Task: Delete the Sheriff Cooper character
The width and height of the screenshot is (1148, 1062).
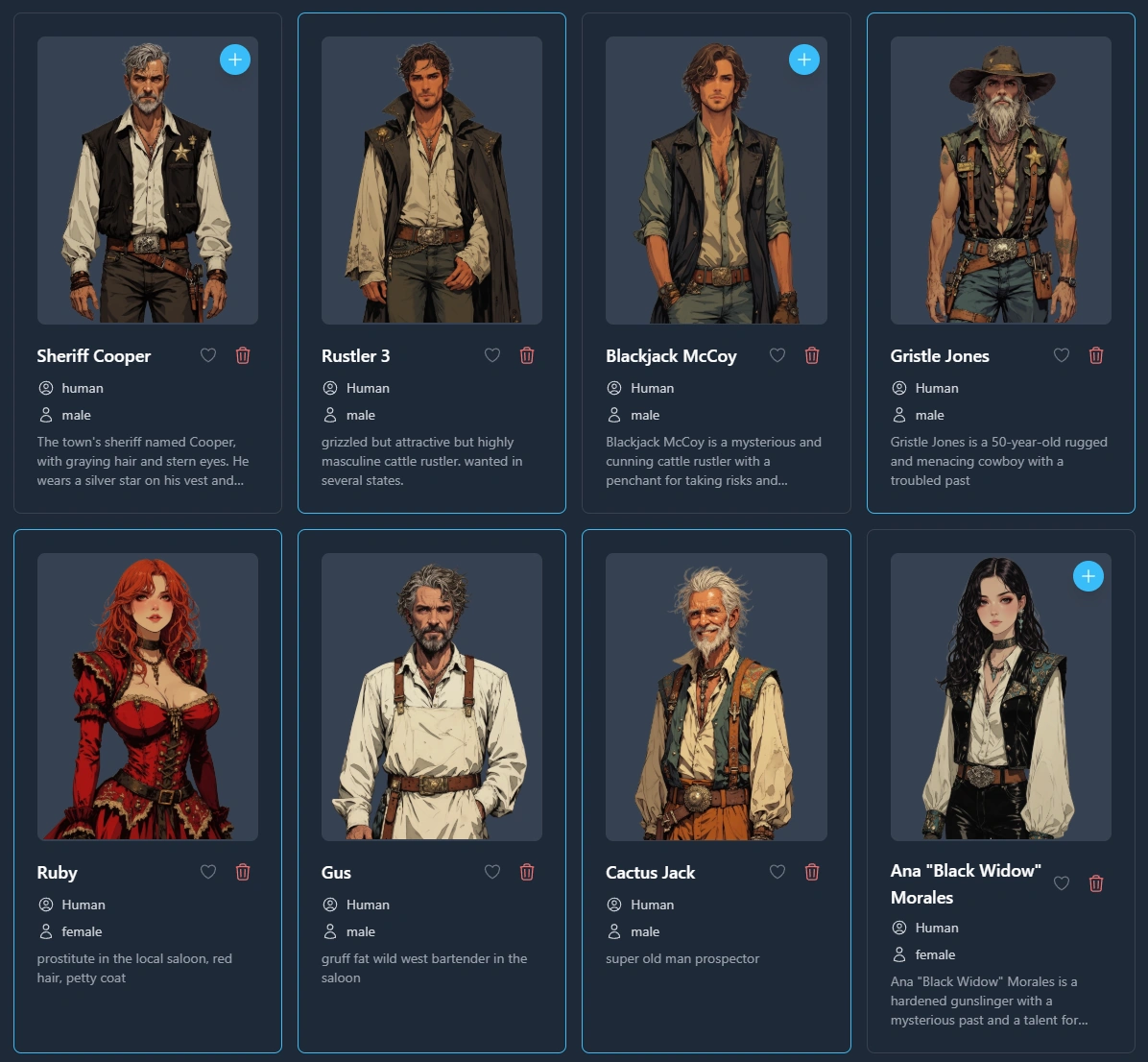Action: point(243,355)
